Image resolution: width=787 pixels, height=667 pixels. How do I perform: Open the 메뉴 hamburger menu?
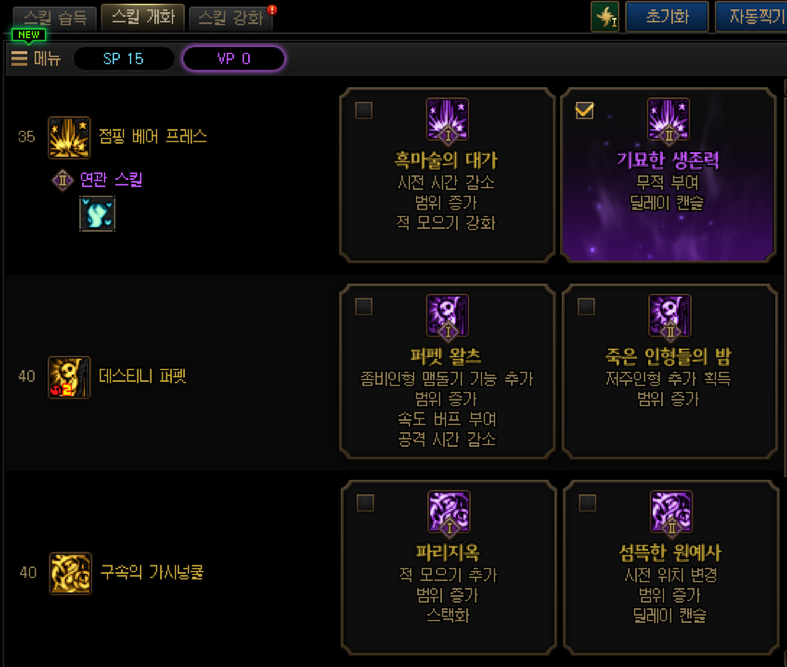pos(36,59)
